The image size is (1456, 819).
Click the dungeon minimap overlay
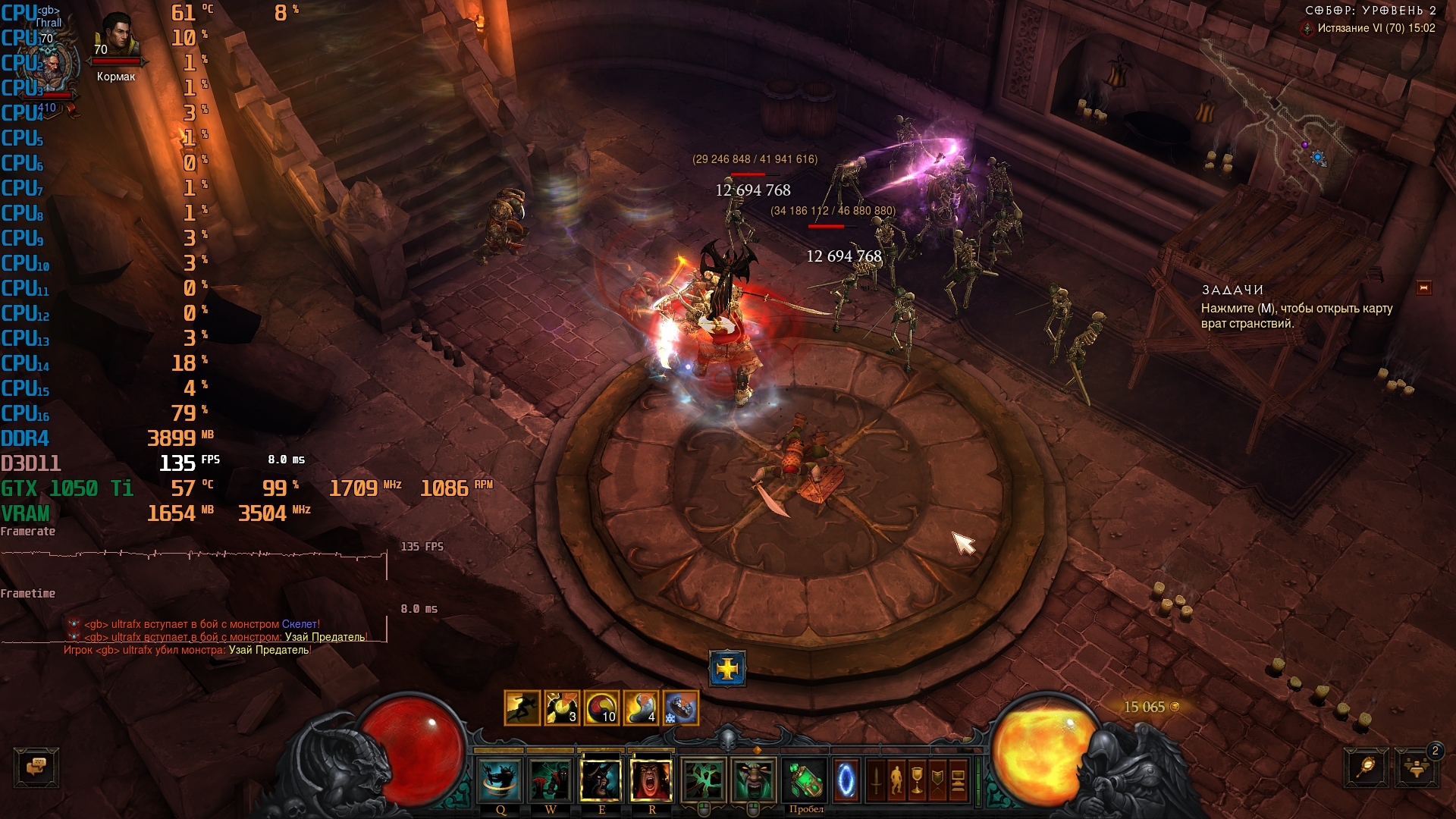(x=1282, y=114)
